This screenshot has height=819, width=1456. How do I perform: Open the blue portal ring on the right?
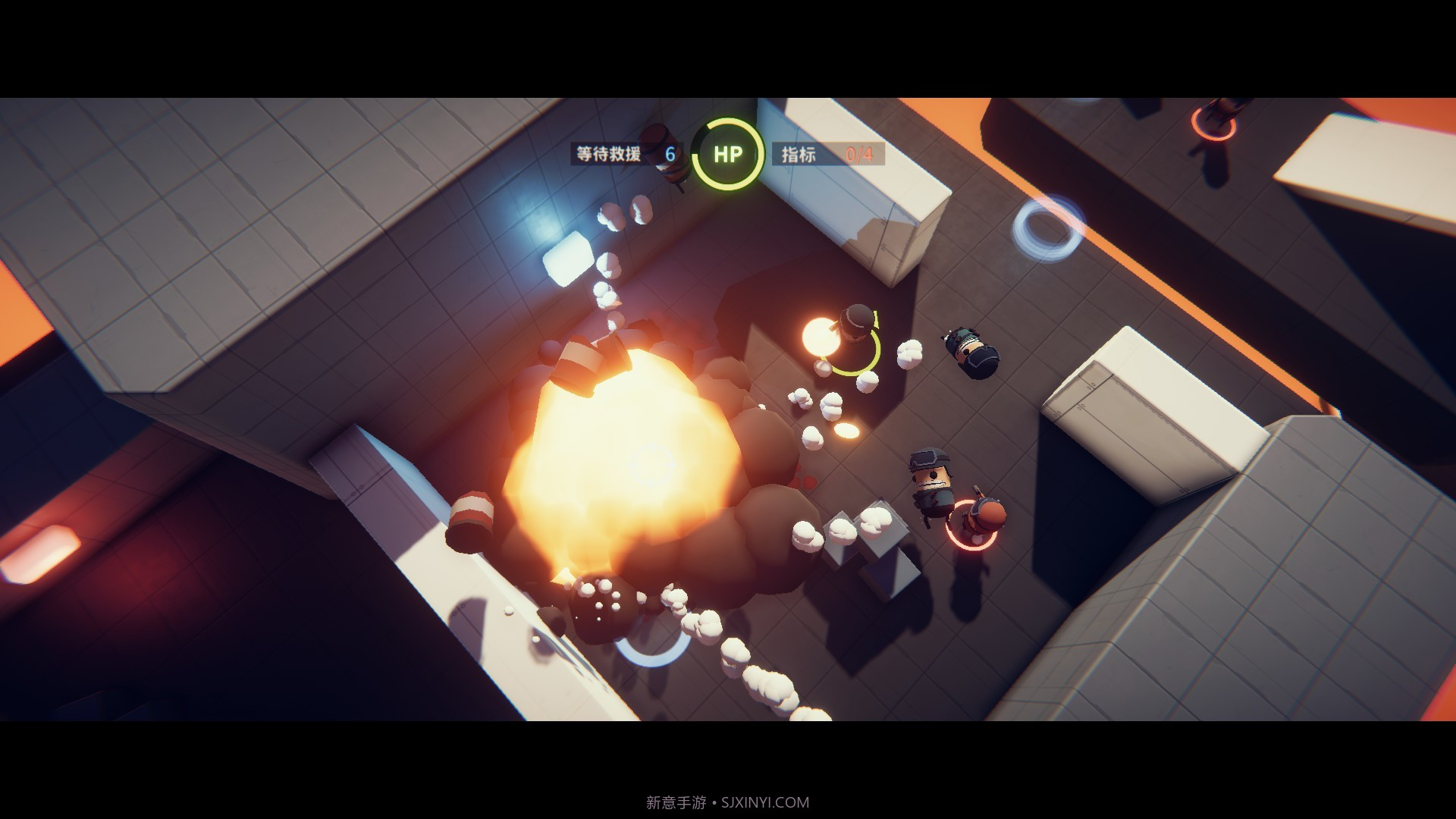tap(1044, 226)
